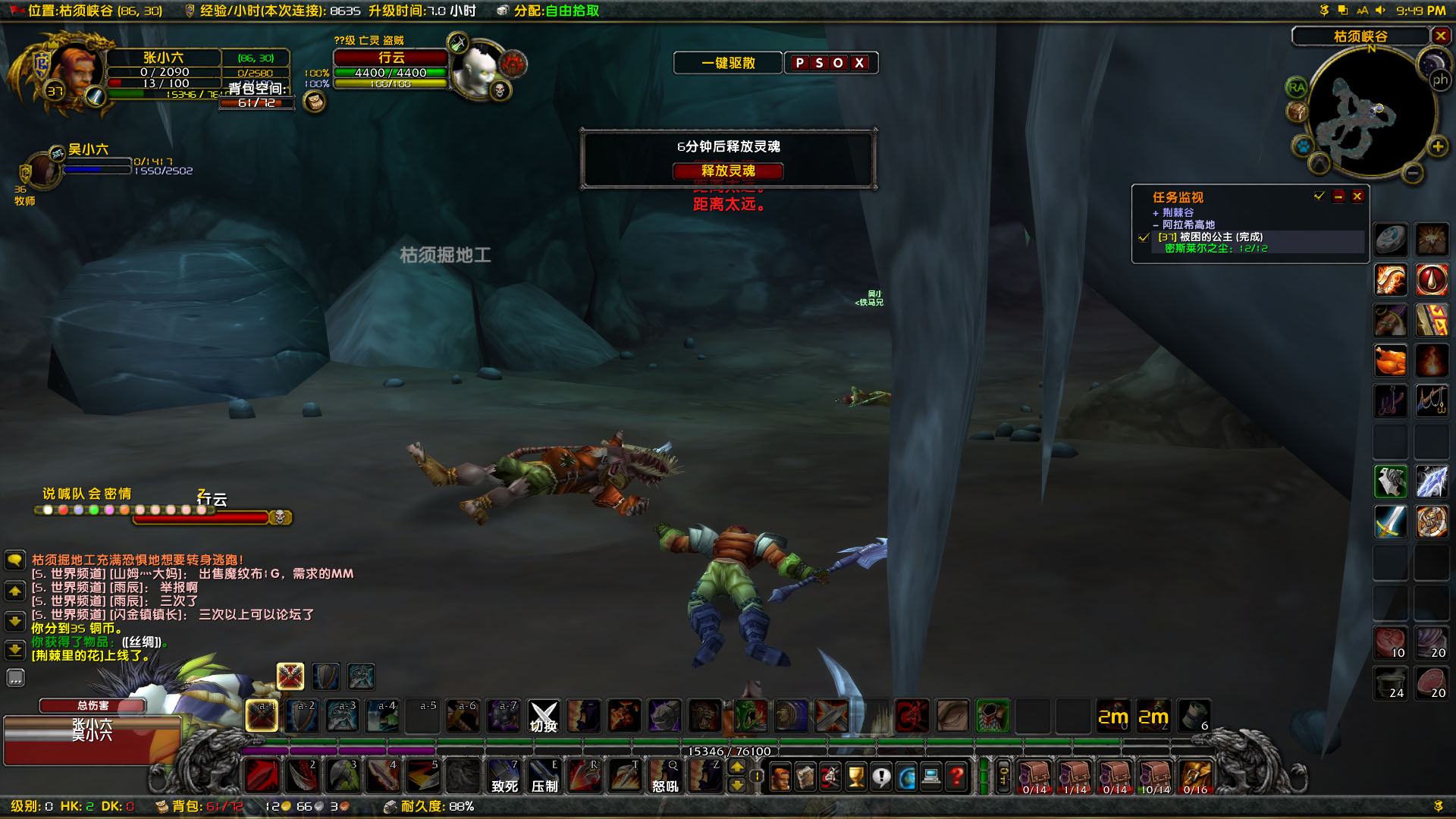Expand the 荆棘谷 quest category

pos(1156,213)
